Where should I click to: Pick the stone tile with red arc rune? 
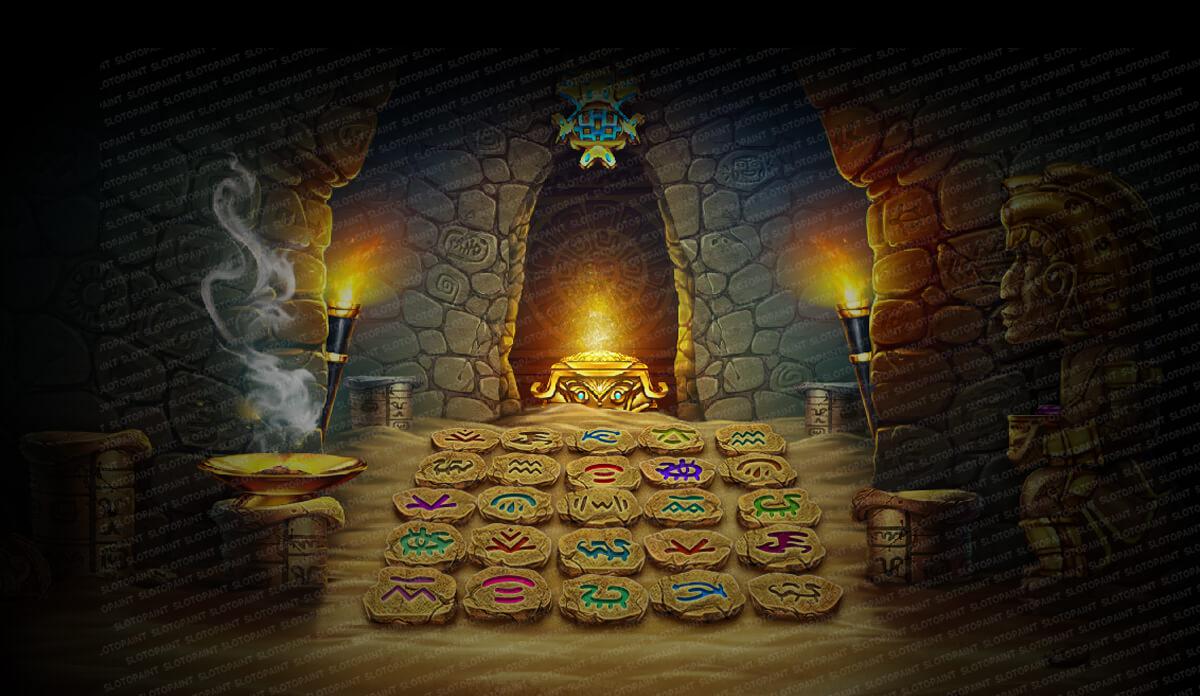pos(603,471)
